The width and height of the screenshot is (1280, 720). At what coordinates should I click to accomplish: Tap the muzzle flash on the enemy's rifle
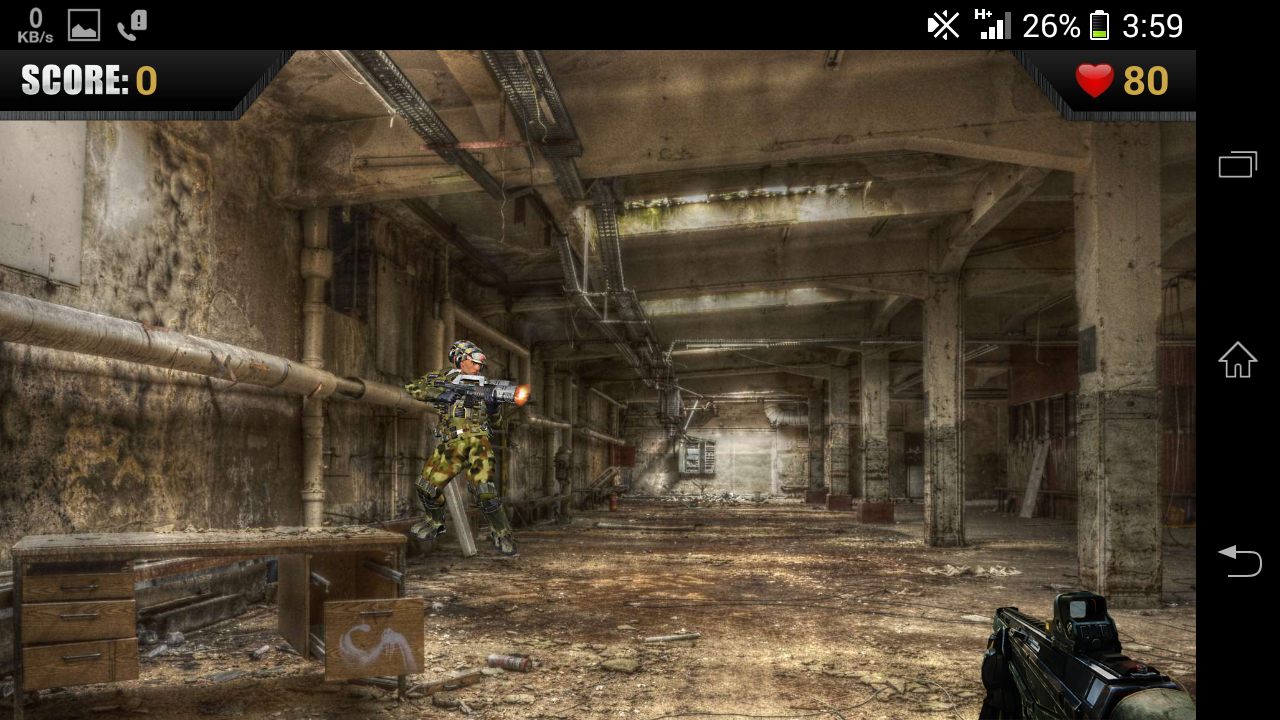pyautogui.click(x=520, y=392)
